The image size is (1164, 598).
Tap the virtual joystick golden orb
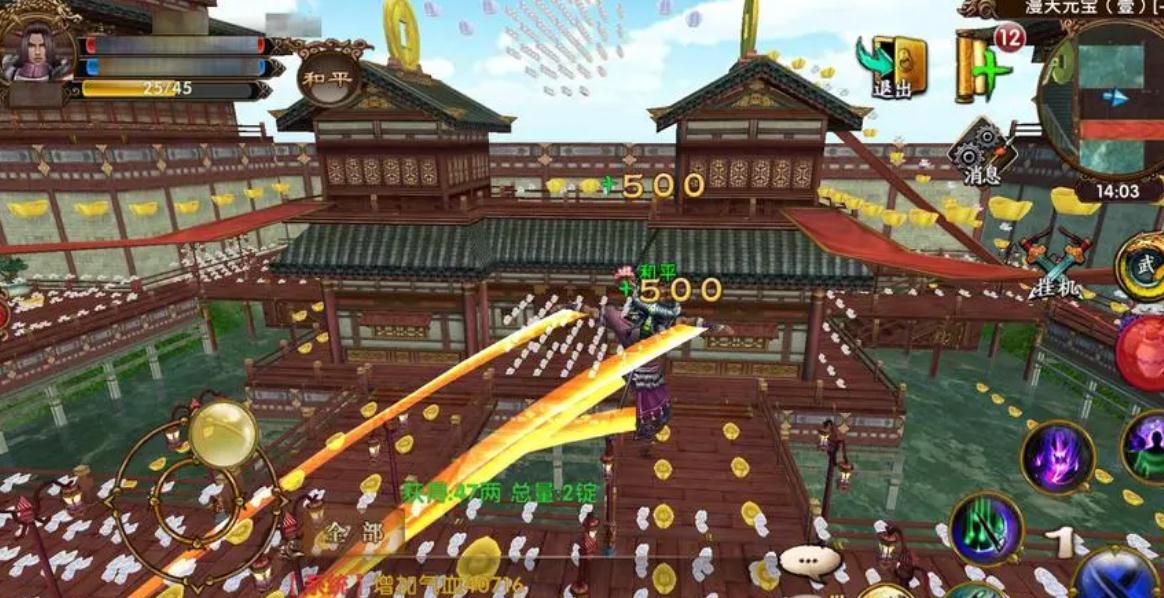tap(223, 434)
